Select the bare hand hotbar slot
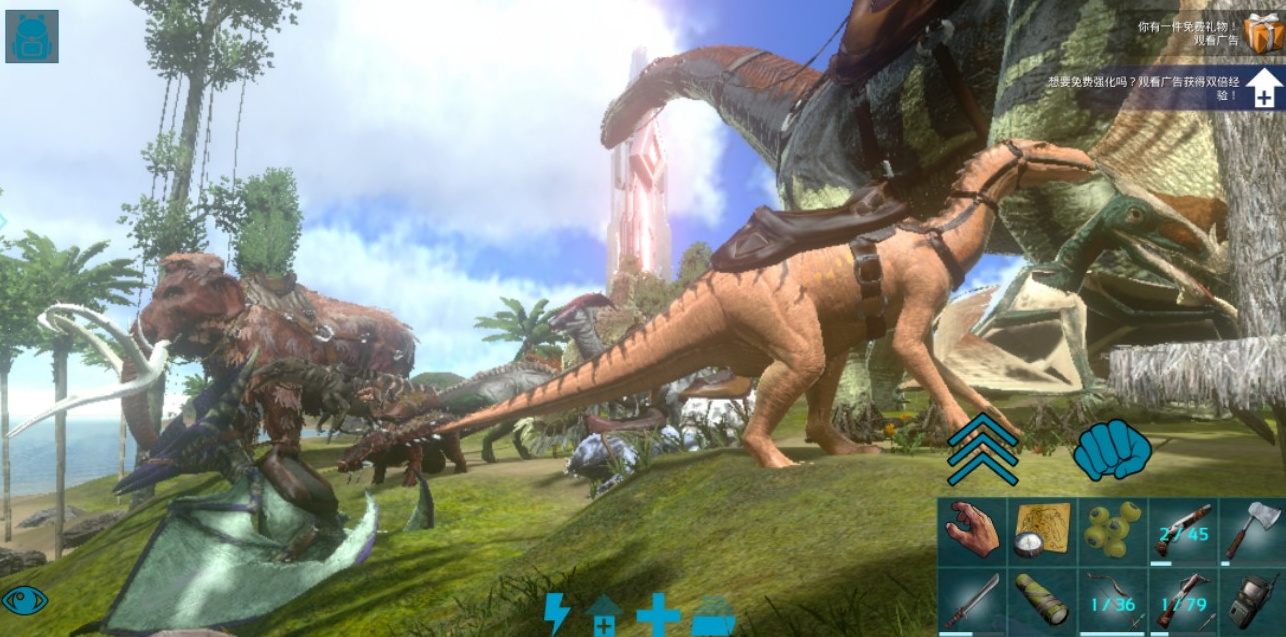This screenshot has width=1286, height=637. (971, 531)
